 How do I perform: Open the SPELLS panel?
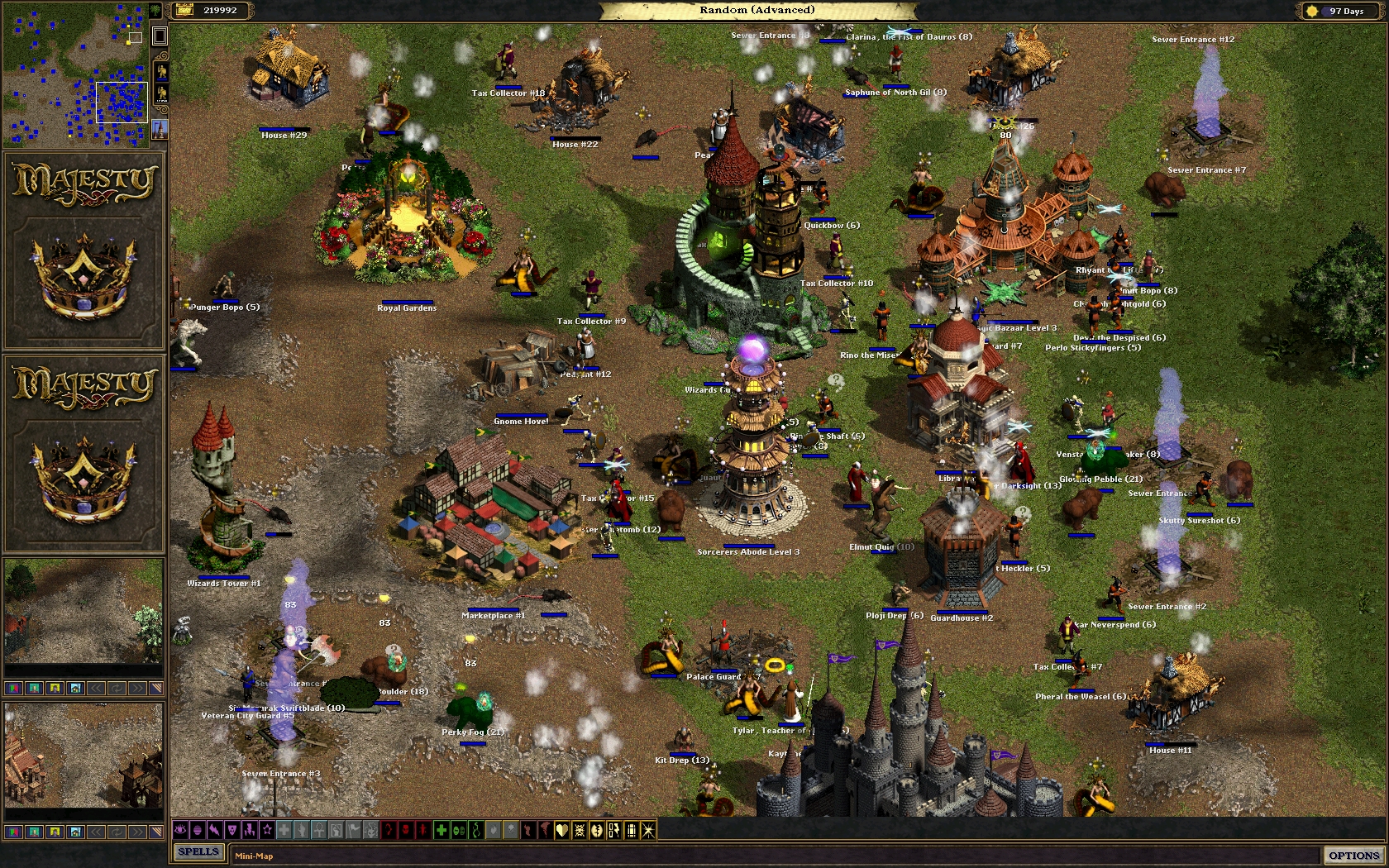coord(198,851)
